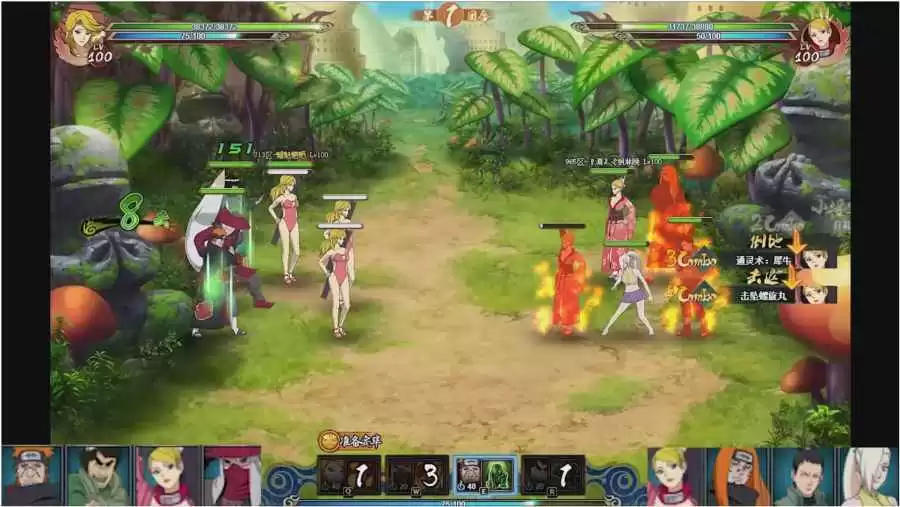This screenshot has width=900, height=507.
Task: Select Might Guy's portrait in team bar
Action: (98, 476)
